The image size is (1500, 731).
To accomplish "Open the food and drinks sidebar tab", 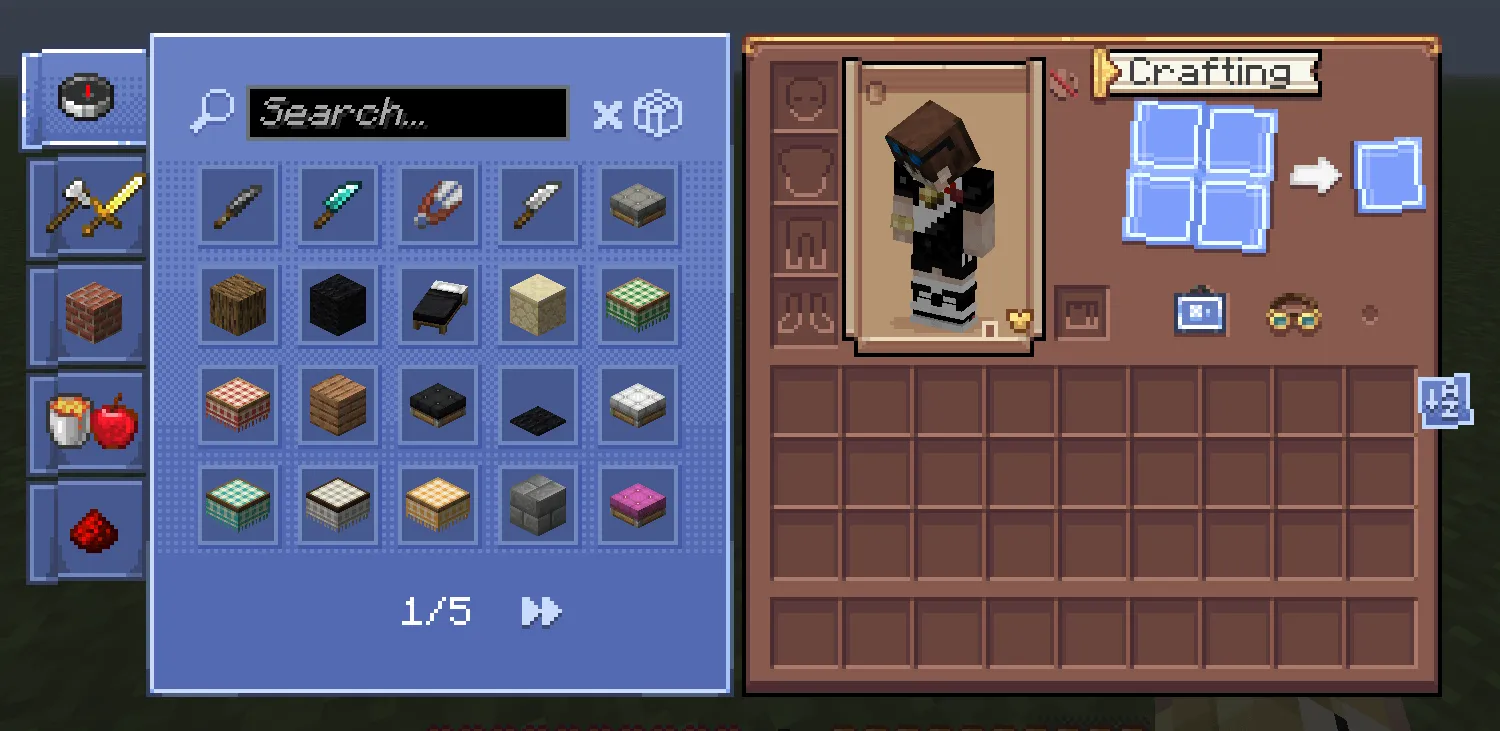I will coord(90,423).
